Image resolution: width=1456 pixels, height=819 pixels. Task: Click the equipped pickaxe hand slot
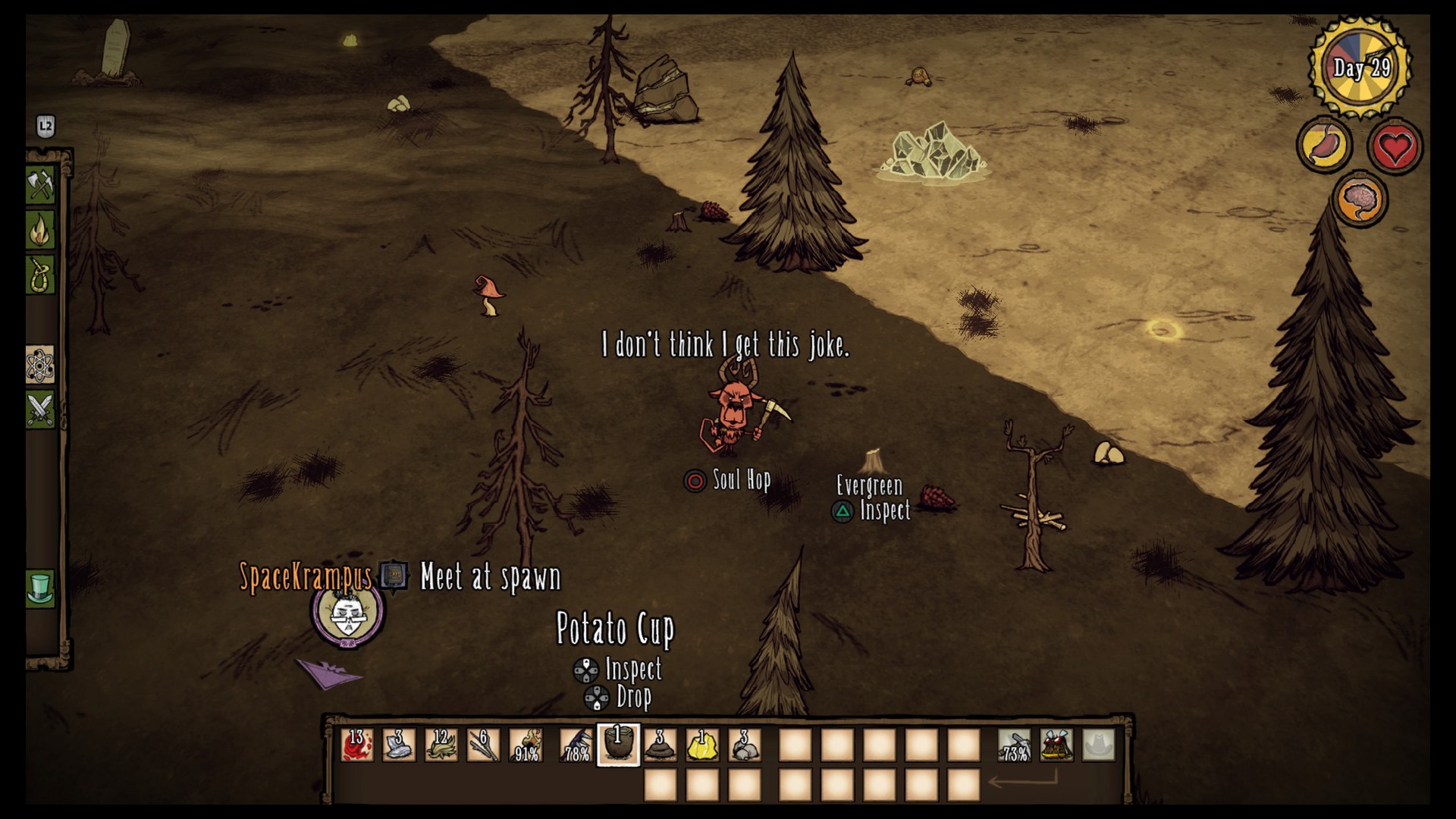click(x=1014, y=745)
